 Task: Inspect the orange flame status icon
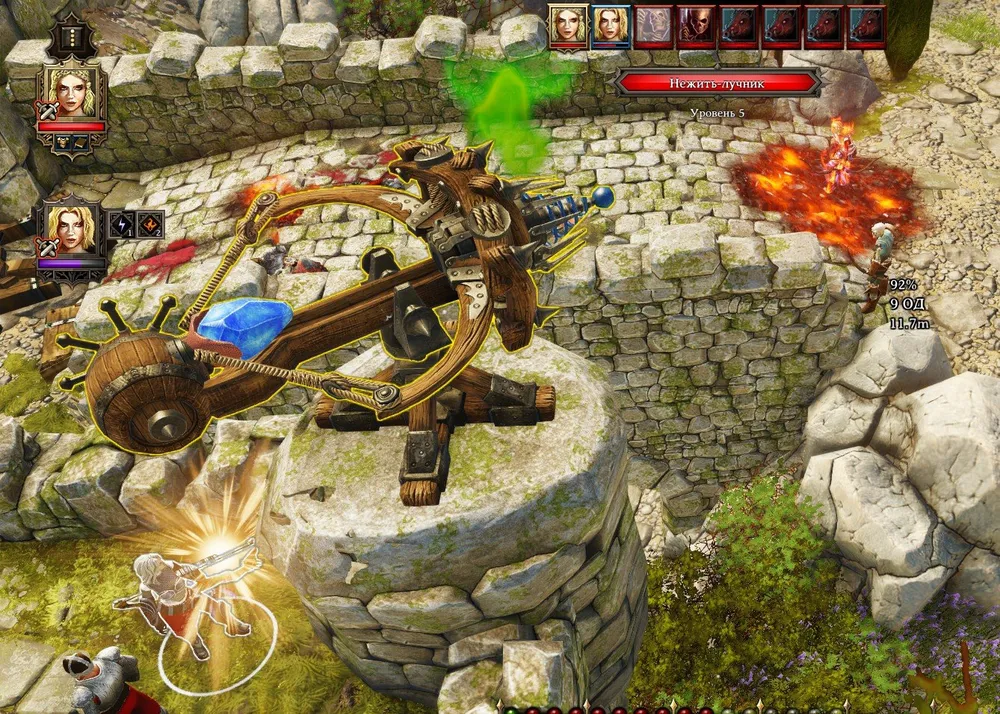149,224
